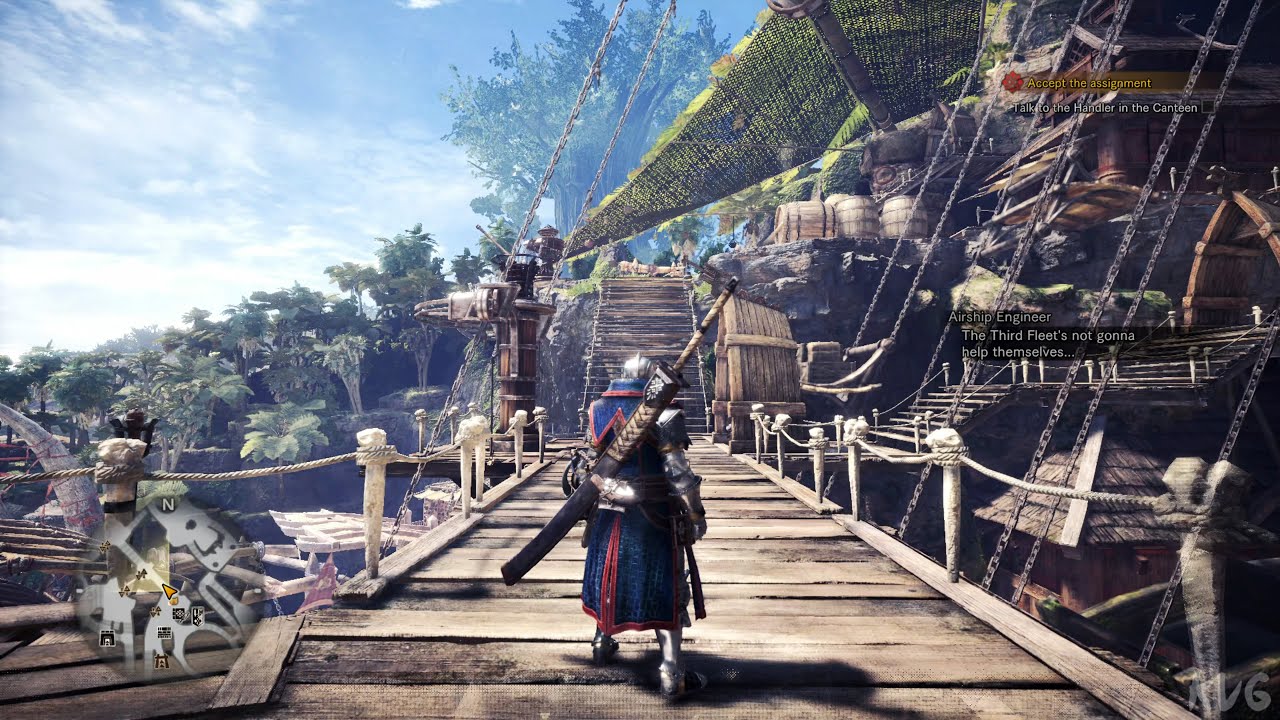This screenshot has height=720, width=1280.
Task: Click the shield banner icon near the smithy marker
Action: tap(197, 616)
